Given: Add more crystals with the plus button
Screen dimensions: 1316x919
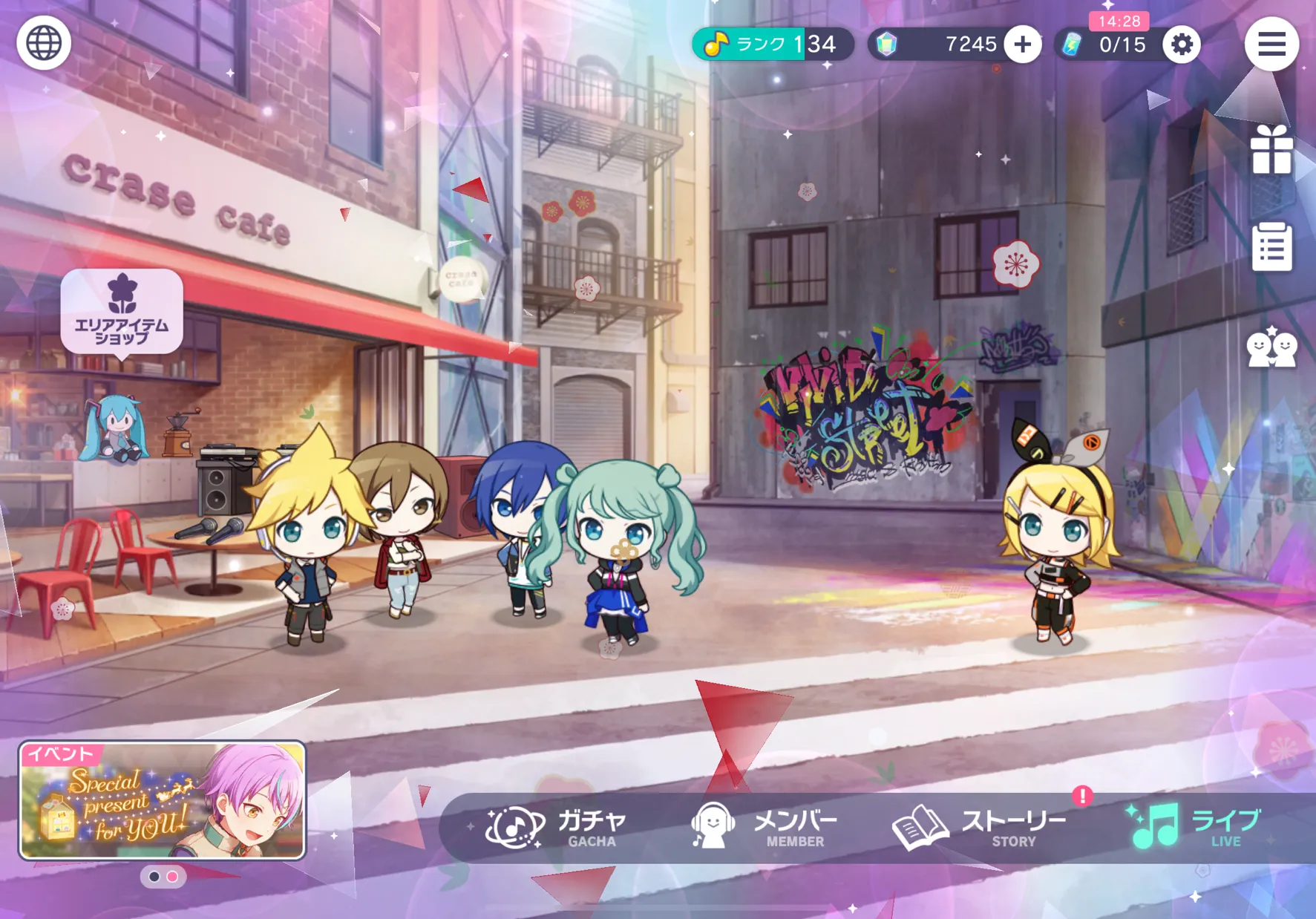Looking at the screenshot, I should coord(1022,45).
